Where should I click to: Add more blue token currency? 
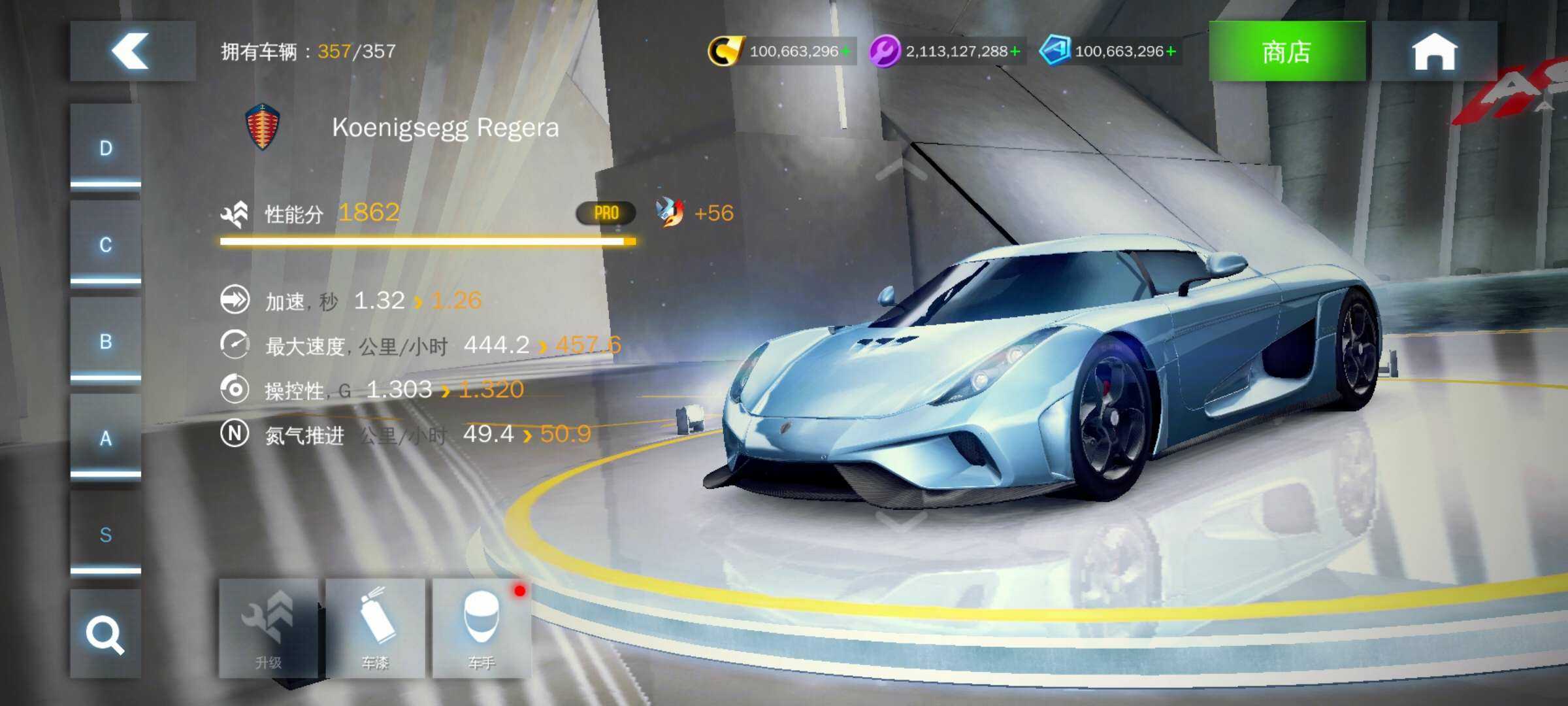[1171, 51]
